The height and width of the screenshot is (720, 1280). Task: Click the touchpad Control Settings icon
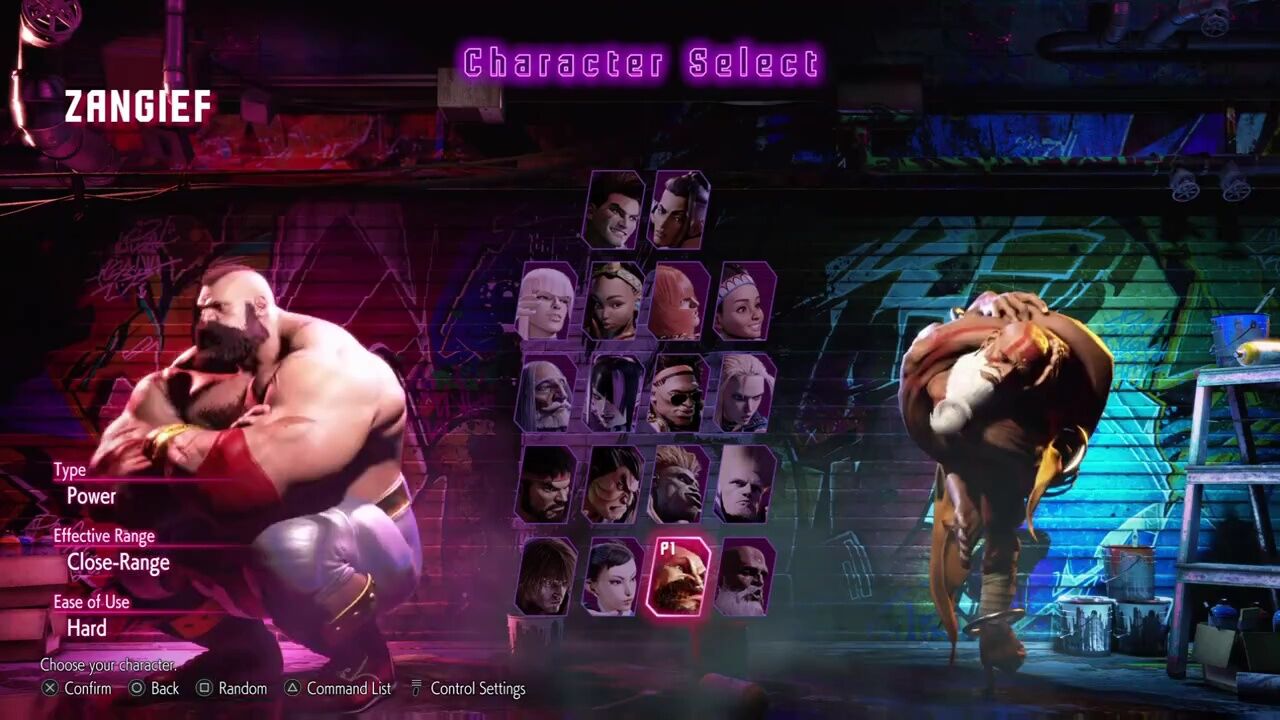(417, 688)
